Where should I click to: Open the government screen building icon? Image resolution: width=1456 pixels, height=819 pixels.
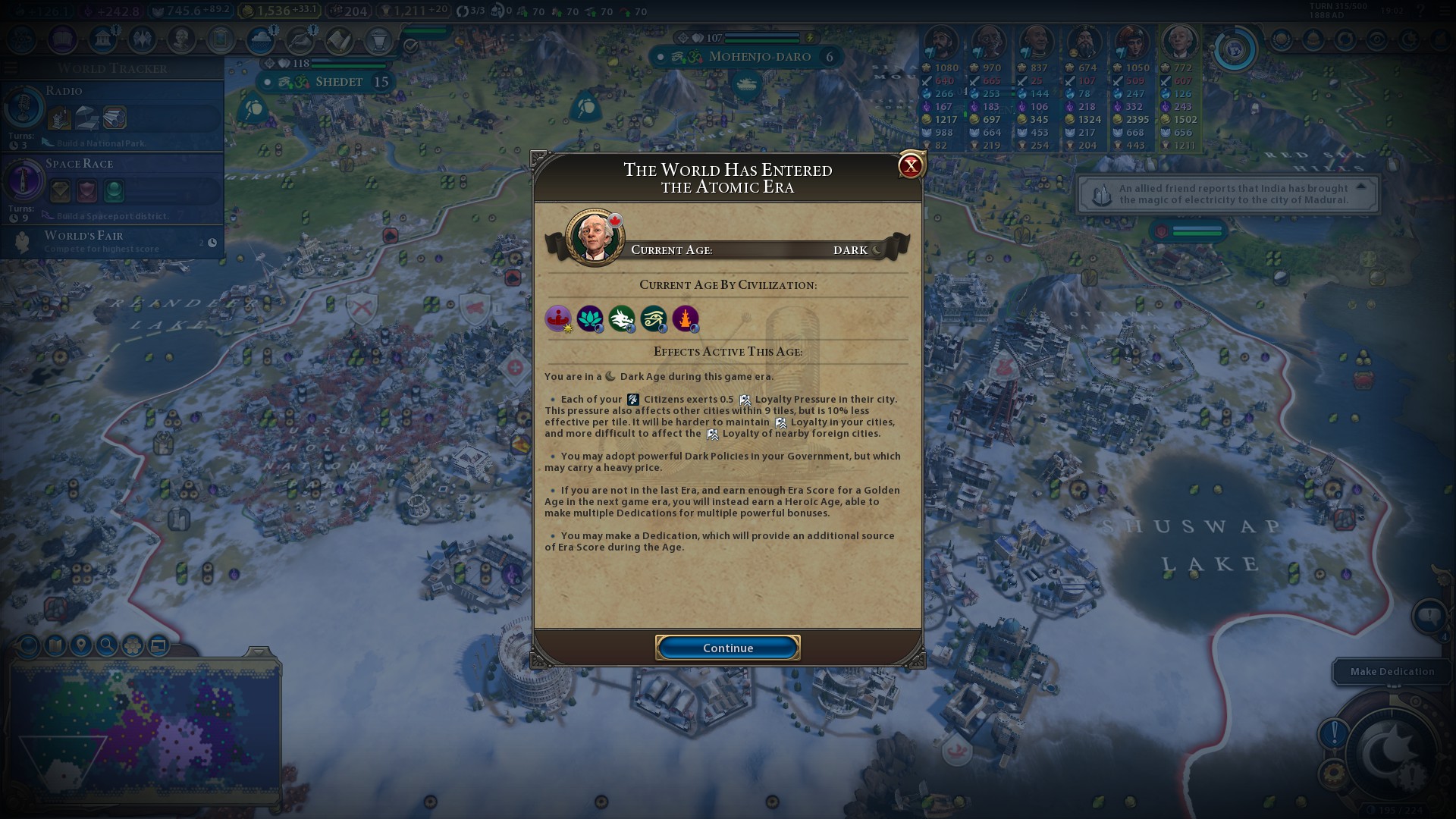click(102, 39)
